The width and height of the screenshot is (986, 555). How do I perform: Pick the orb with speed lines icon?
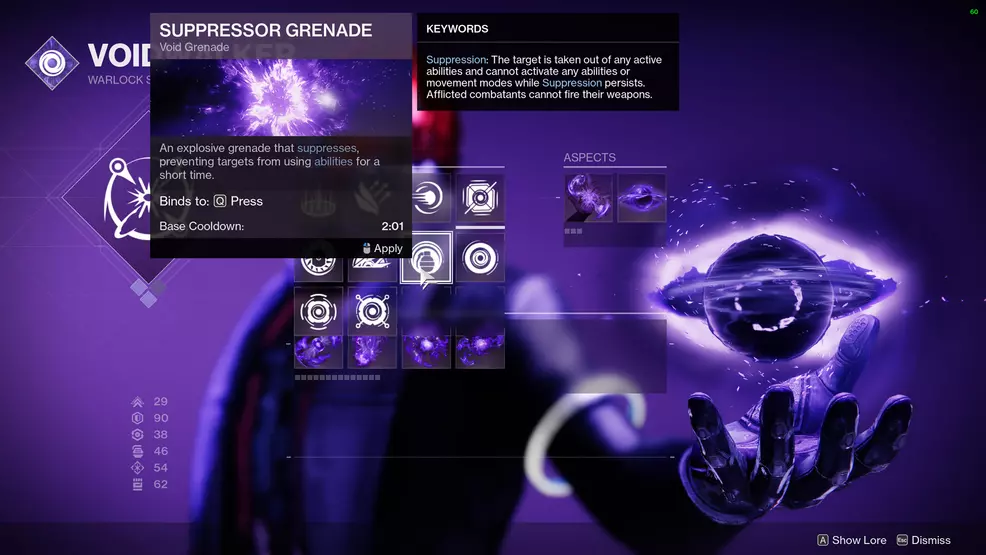tap(427, 197)
